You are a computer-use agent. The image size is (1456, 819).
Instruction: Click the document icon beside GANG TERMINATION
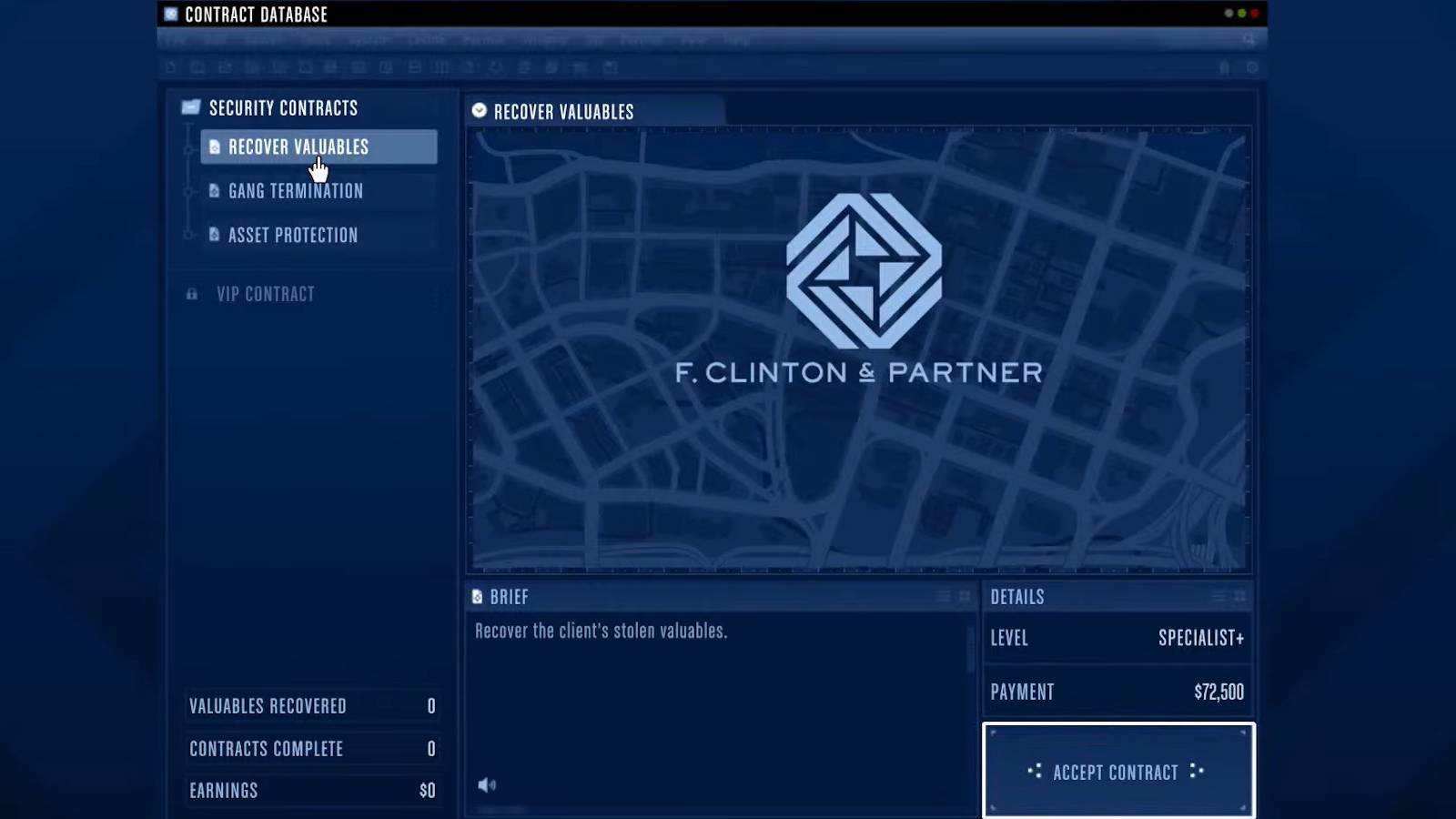pos(214,191)
